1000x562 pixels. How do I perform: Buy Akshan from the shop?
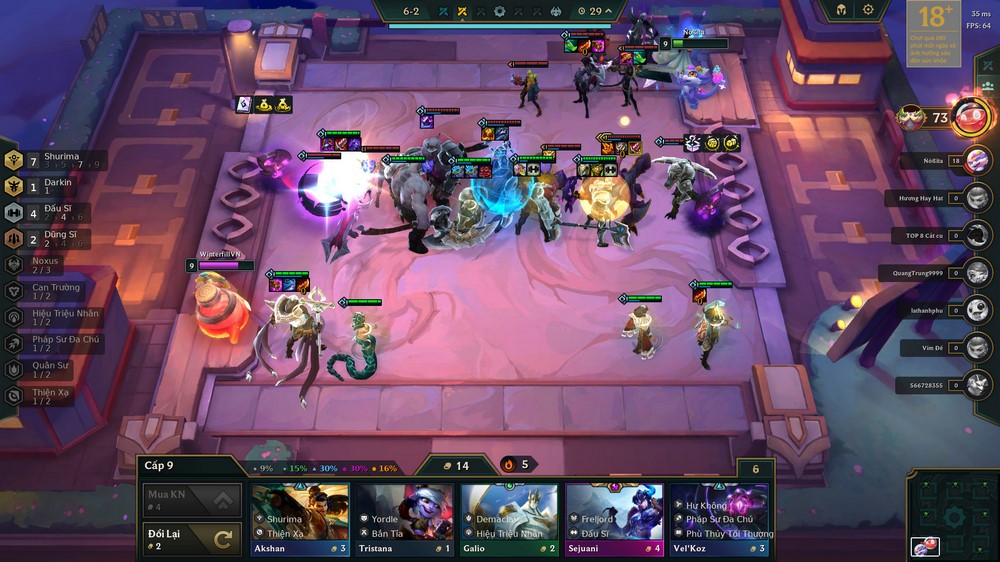click(300, 519)
